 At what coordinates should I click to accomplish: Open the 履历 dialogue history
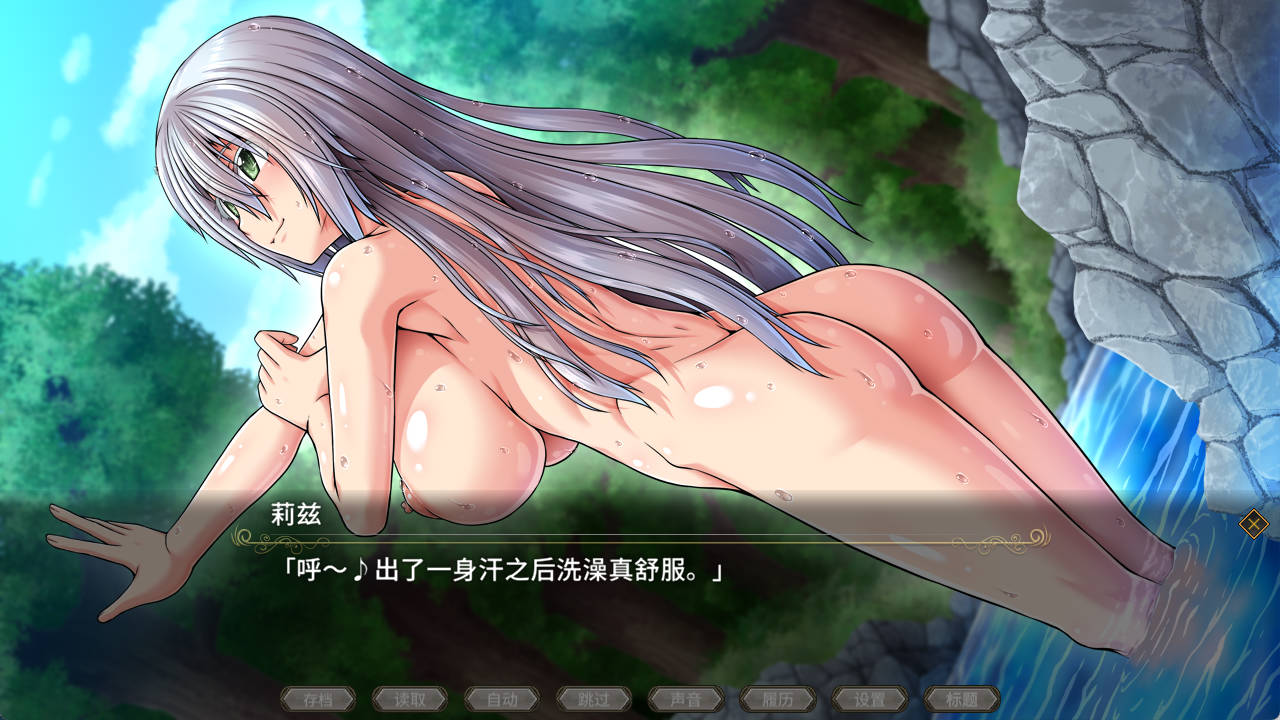click(x=778, y=699)
